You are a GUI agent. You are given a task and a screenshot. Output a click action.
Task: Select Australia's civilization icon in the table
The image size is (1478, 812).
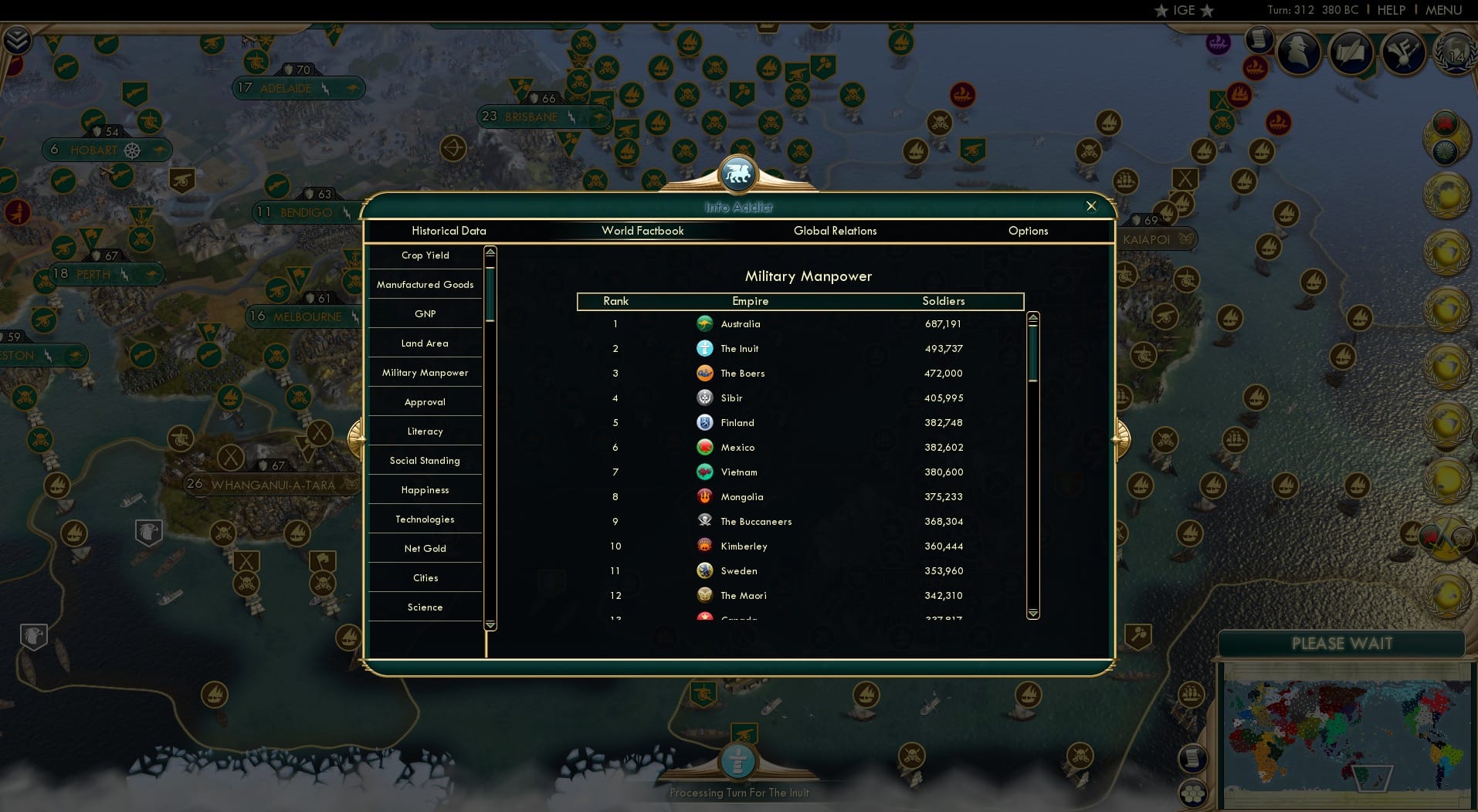[705, 324]
